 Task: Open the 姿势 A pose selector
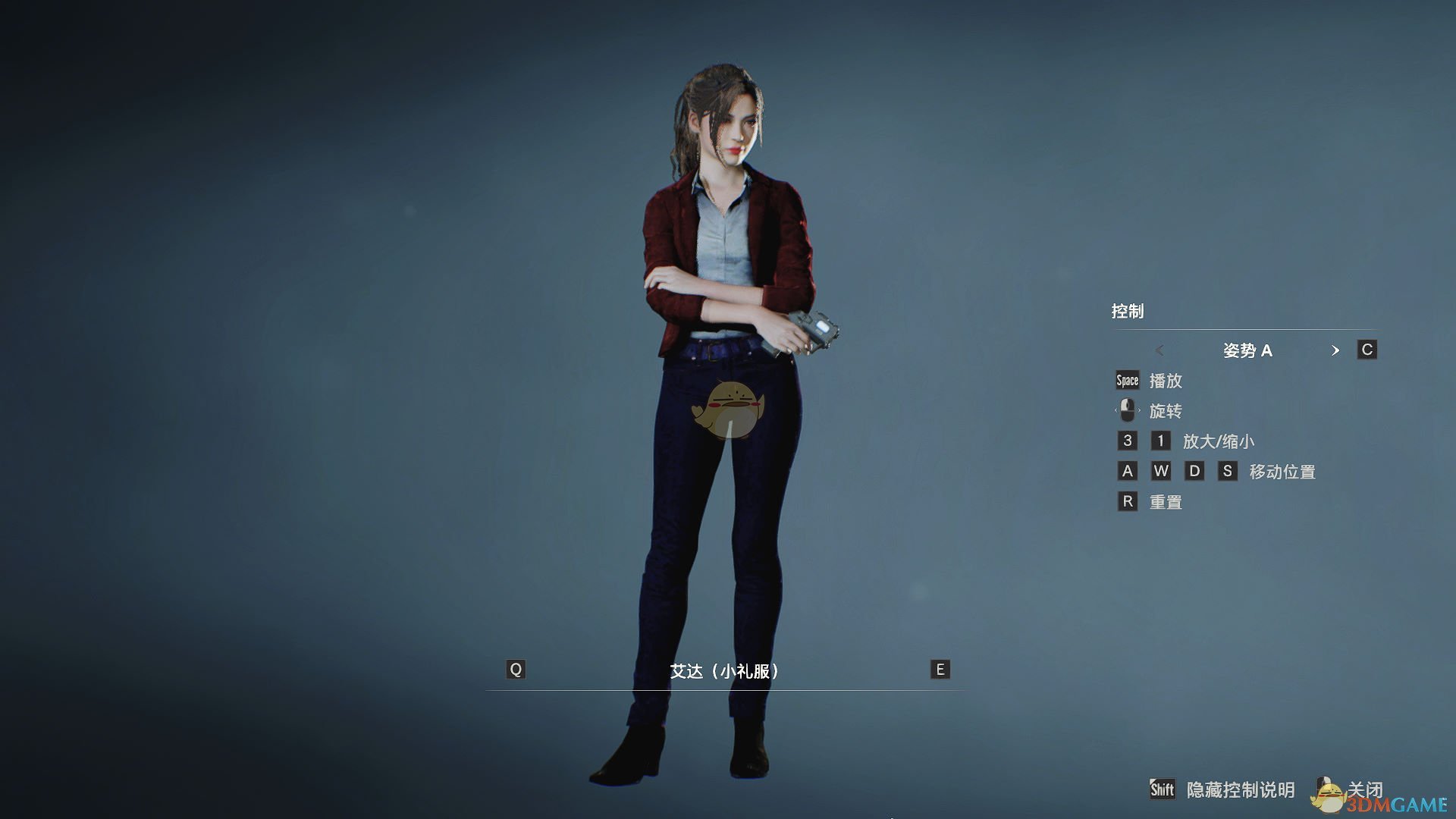1248,350
